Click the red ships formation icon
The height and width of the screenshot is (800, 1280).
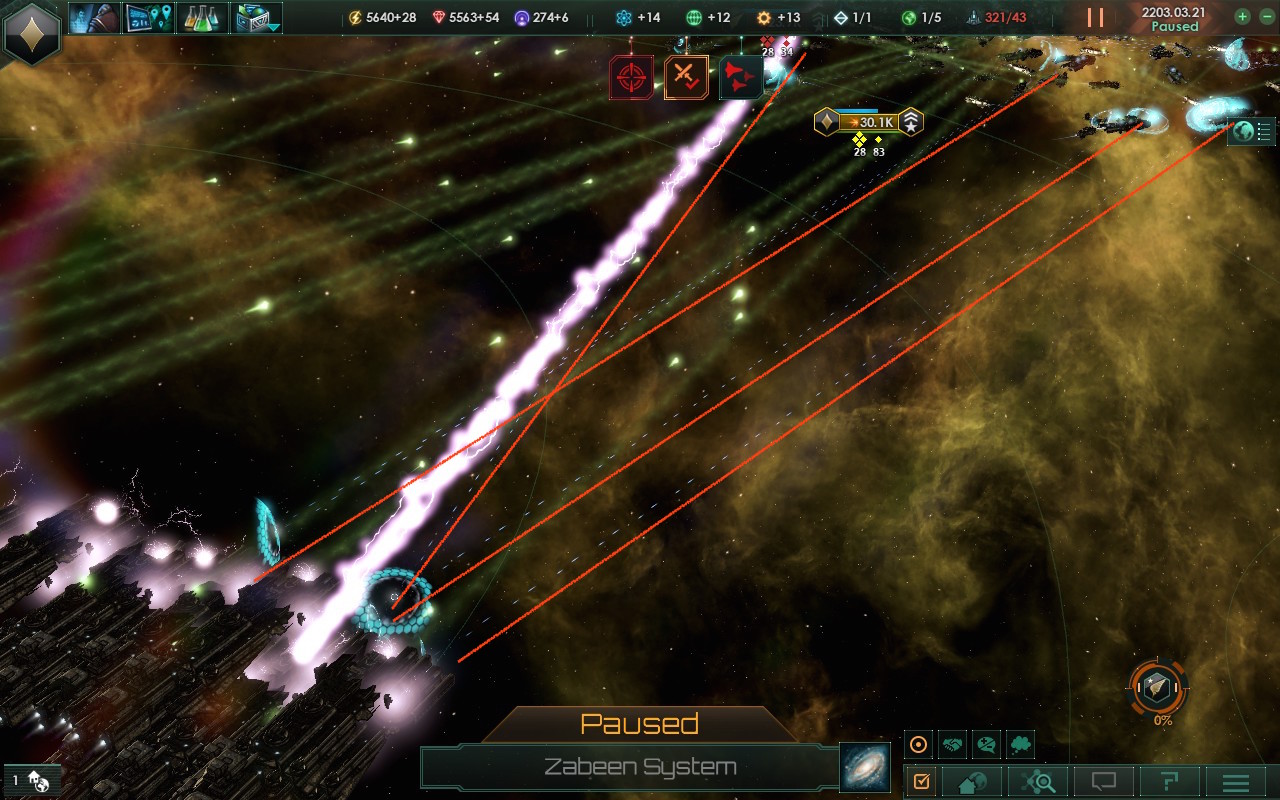[x=741, y=77]
